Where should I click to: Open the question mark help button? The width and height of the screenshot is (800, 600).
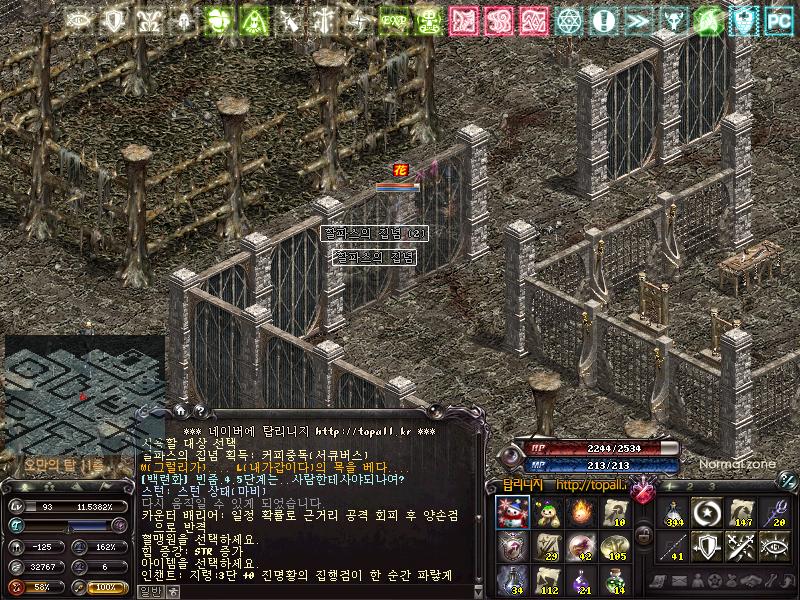[200, 409]
